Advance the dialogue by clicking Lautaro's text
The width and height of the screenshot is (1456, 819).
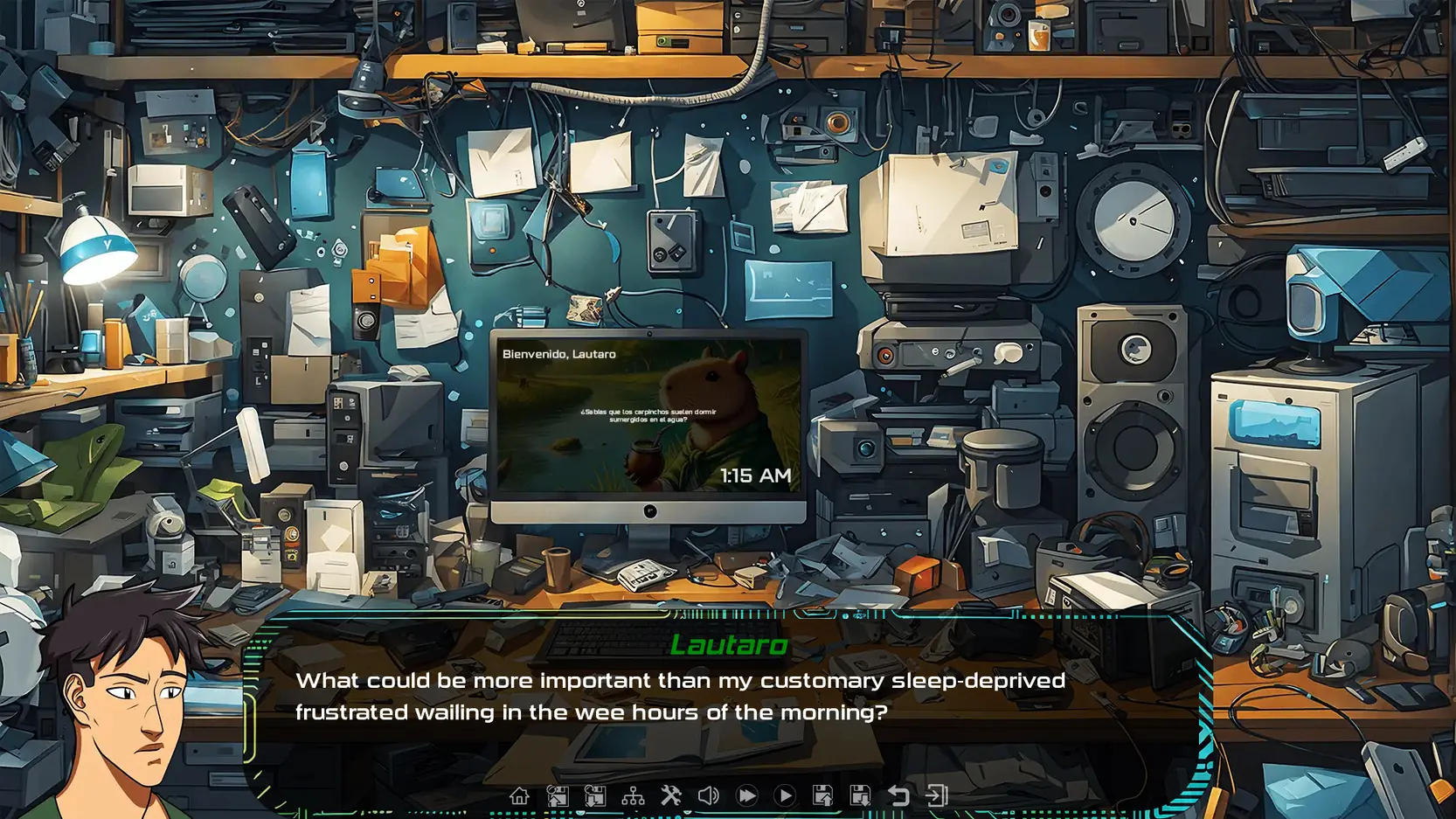[680, 696]
